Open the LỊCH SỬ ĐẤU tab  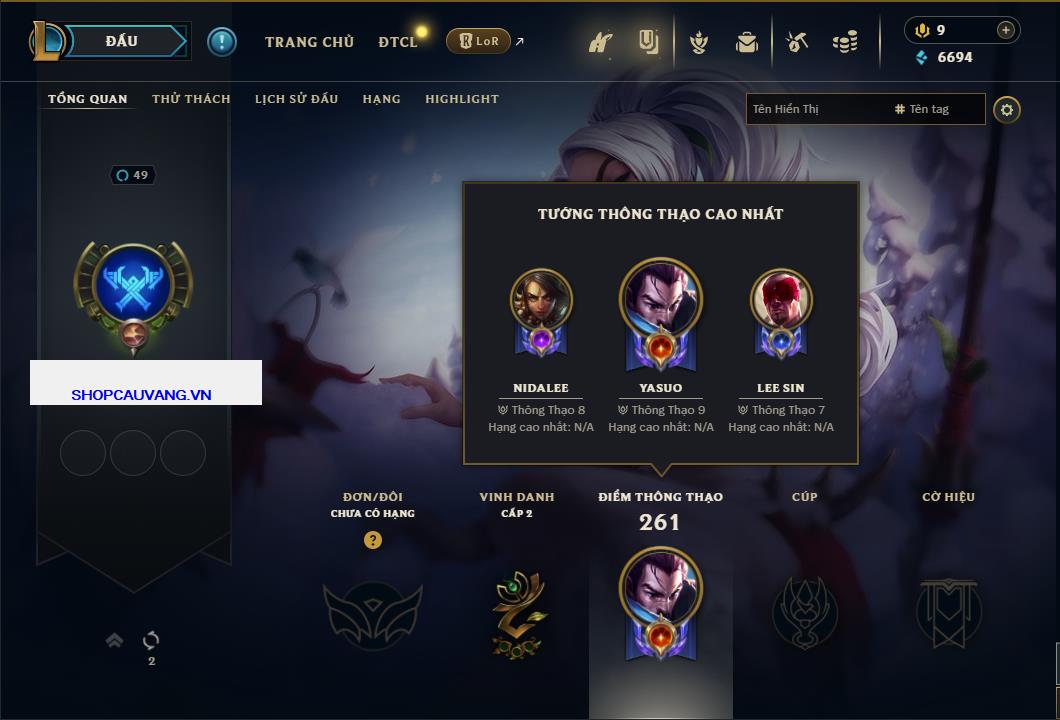(296, 99)
